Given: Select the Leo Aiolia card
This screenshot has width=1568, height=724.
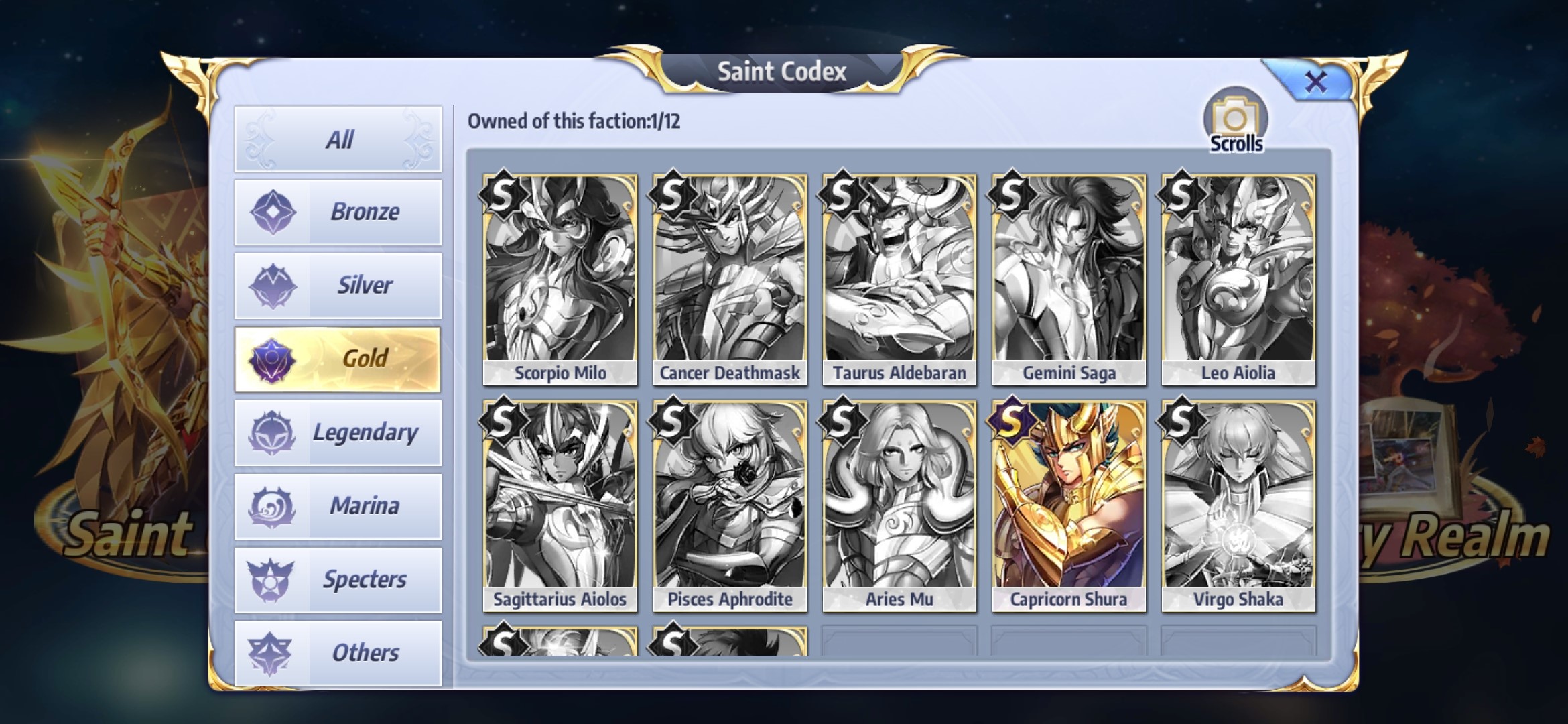Looking at the screenshot, I should click(1238, 280).
